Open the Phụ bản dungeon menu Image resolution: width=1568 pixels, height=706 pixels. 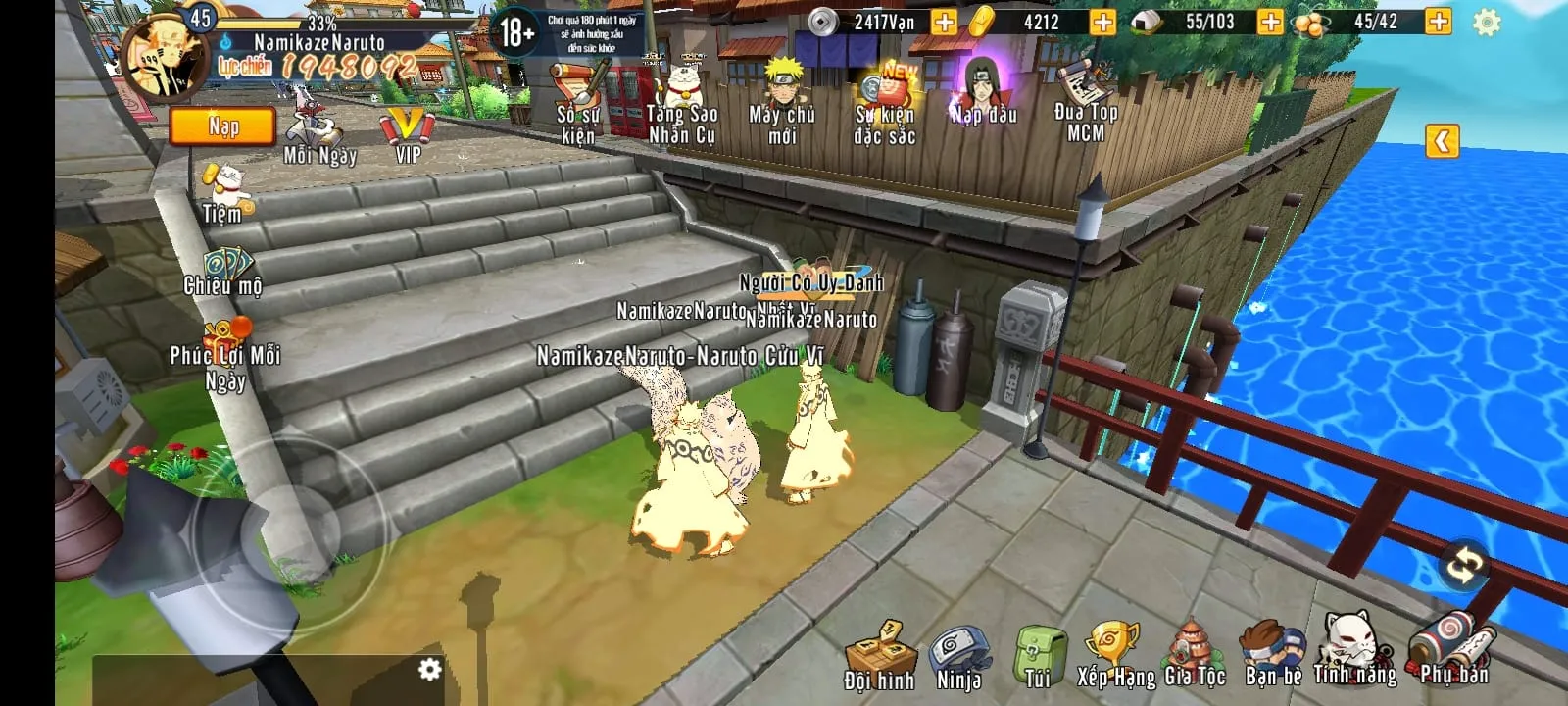click(1453, 651)
